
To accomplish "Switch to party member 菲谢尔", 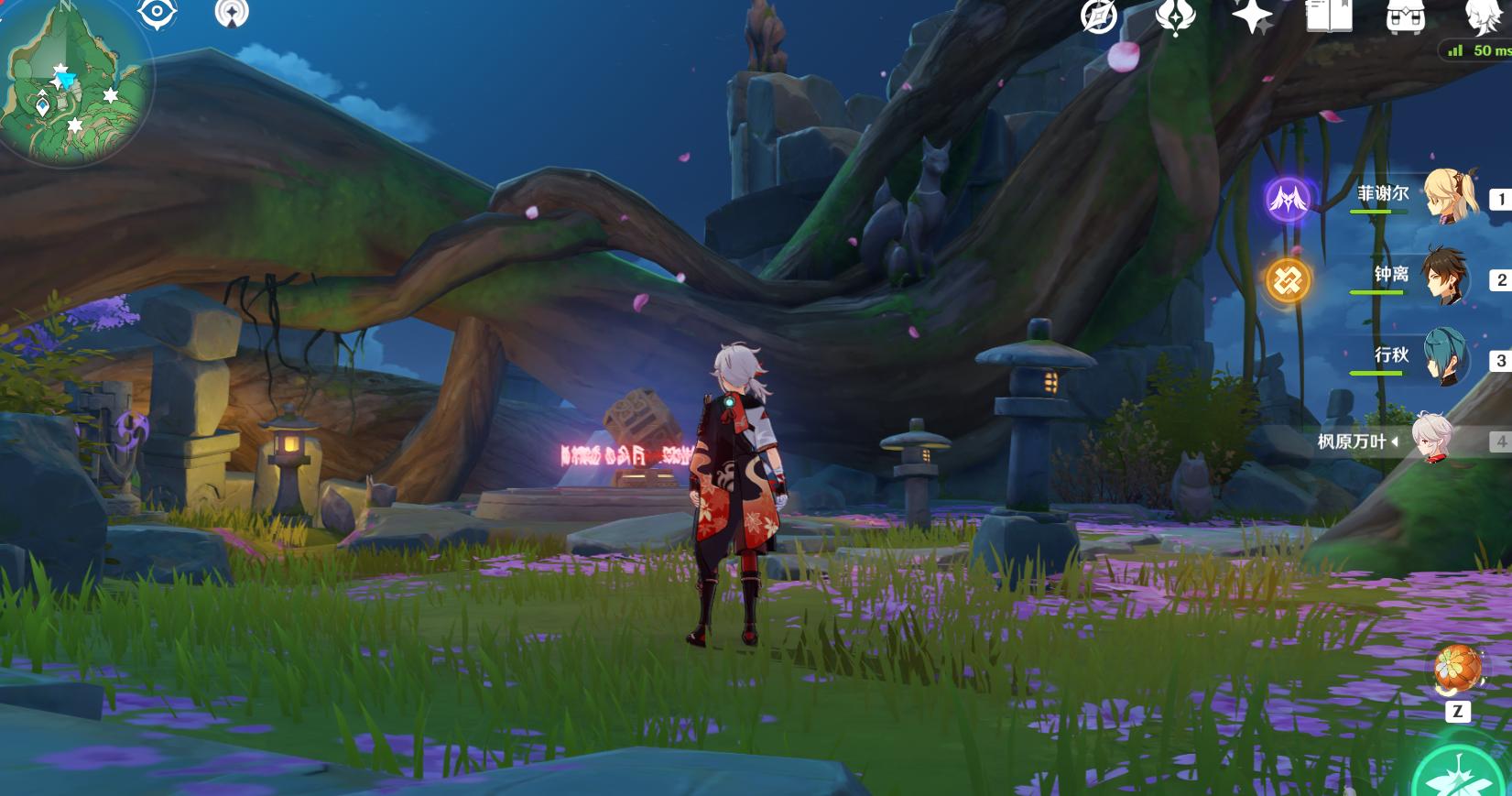I will pos(1452,196).
